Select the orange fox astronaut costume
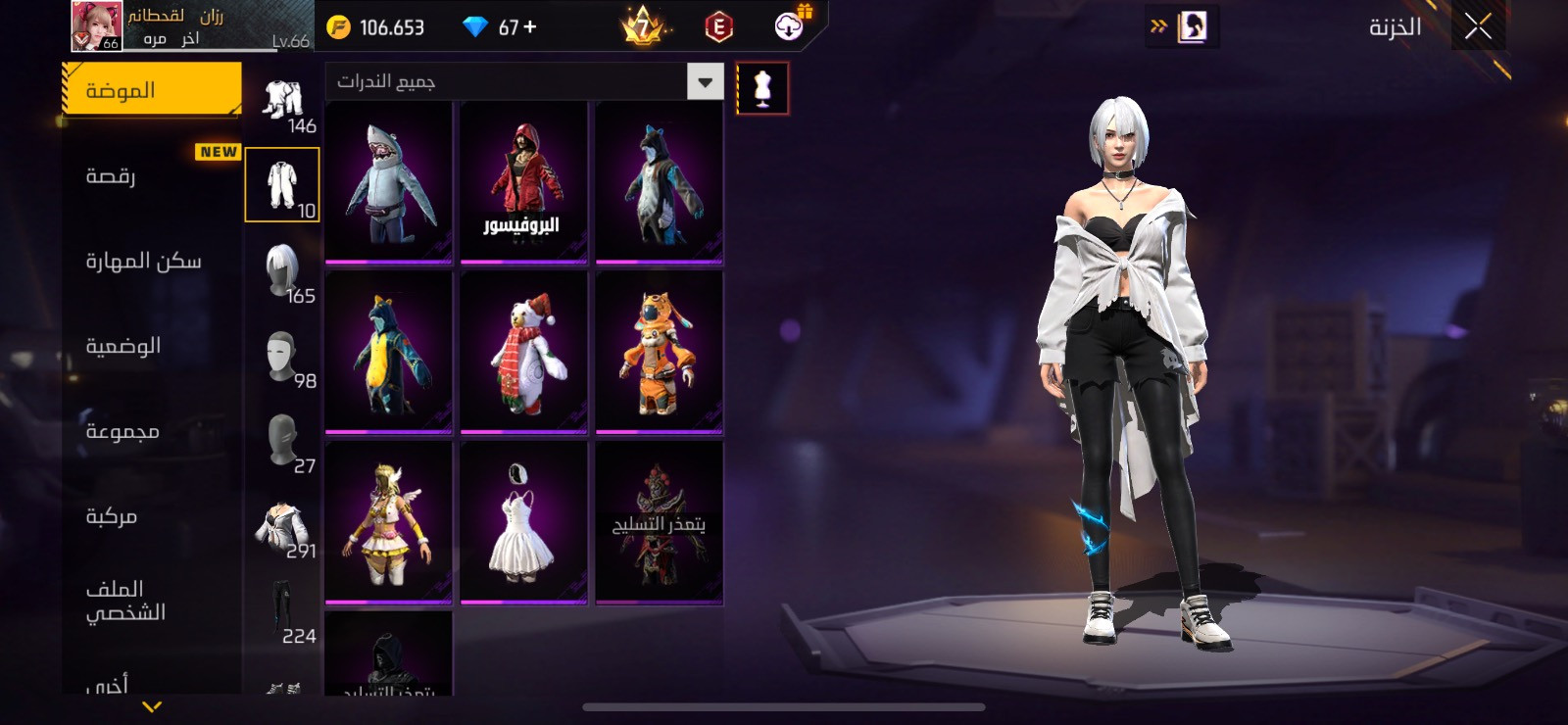The width and height of the screenshot is (1568, 725). tap(660, 353)
